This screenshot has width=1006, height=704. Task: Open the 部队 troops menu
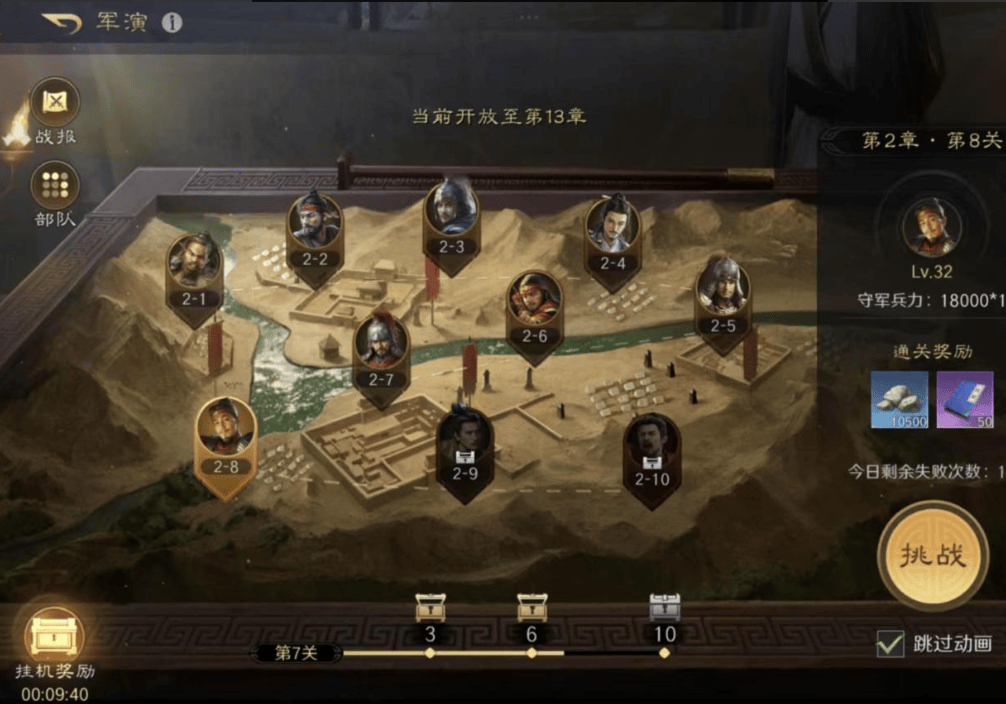(54, 187)
